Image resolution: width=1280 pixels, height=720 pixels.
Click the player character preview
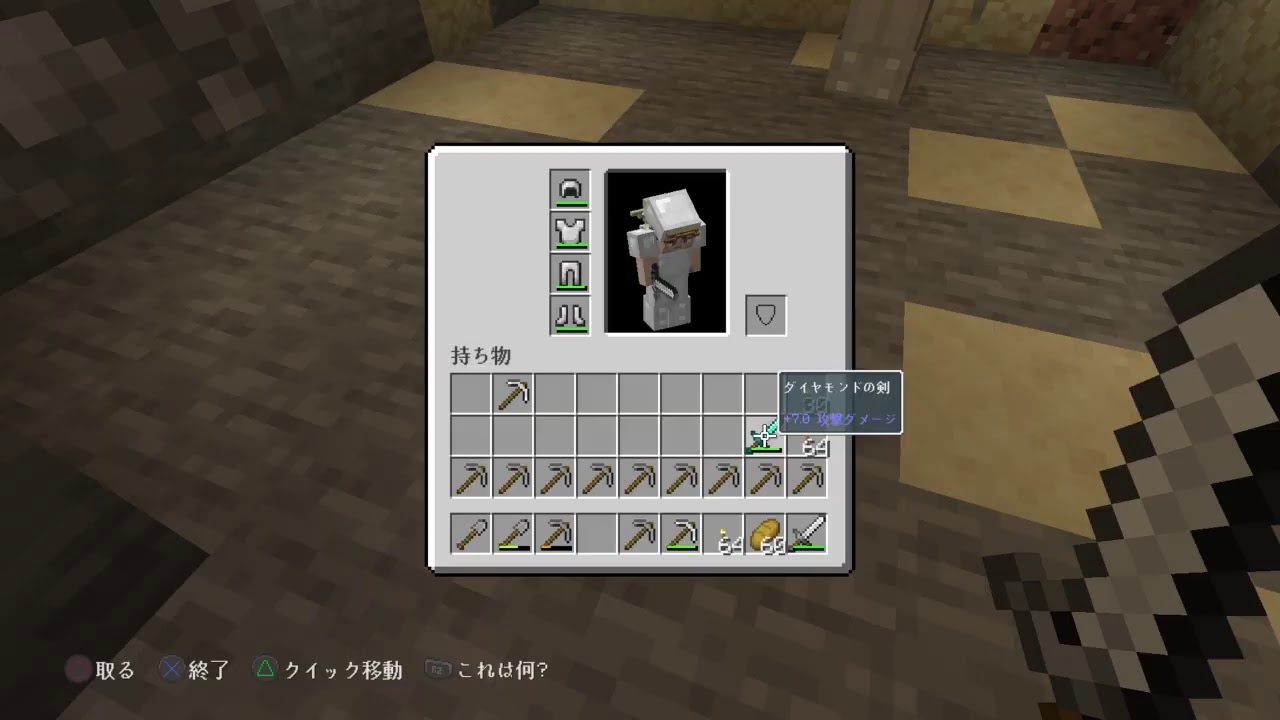(x=666, y=252)
